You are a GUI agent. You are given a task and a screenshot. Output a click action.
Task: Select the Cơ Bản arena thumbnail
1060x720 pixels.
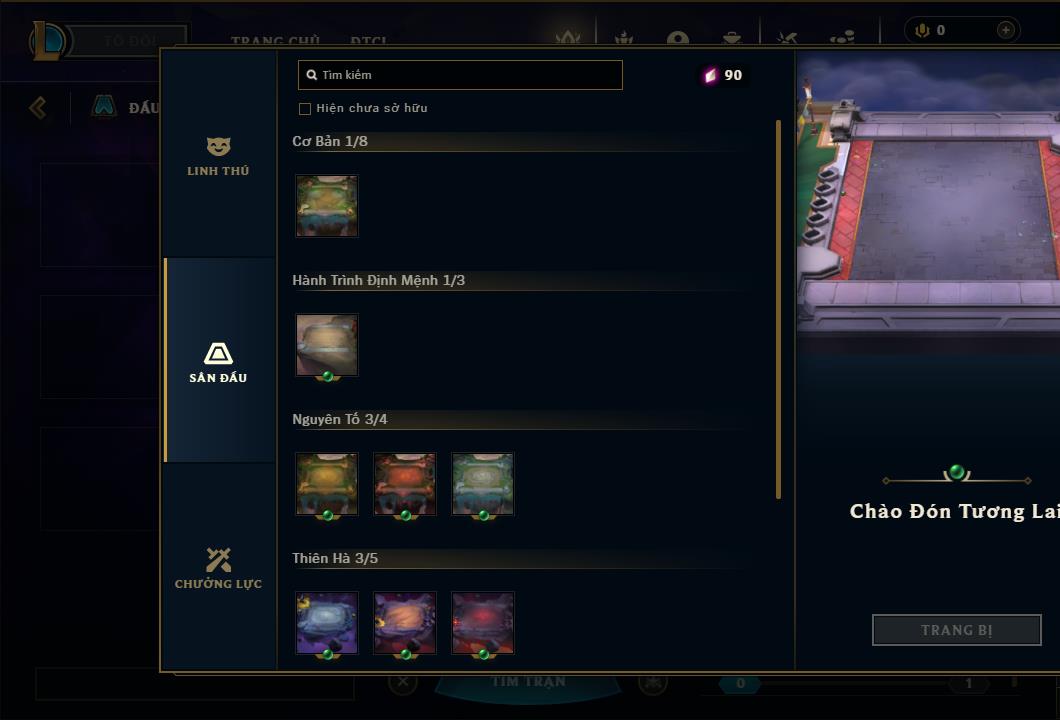[x=327, y=206]
